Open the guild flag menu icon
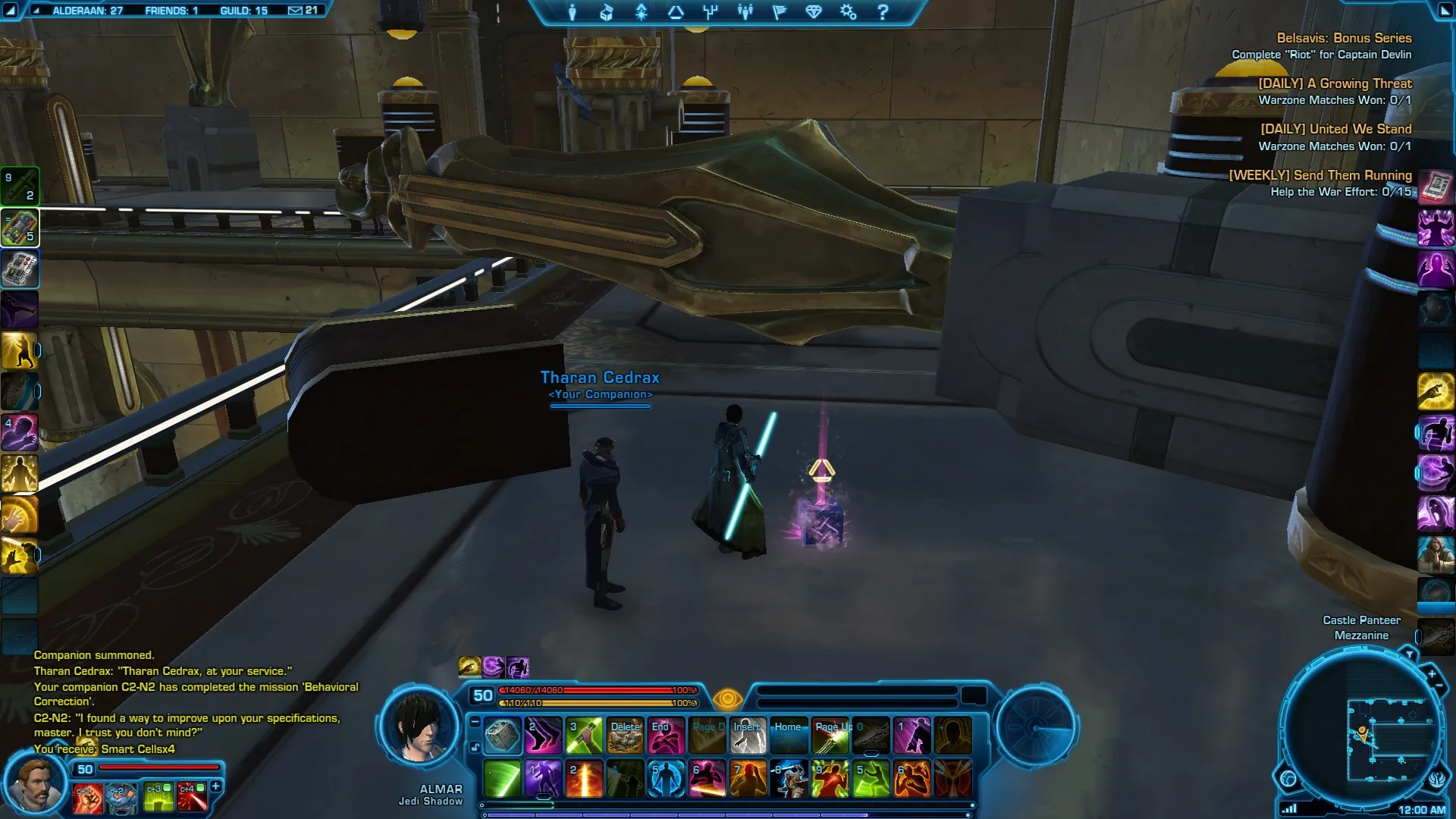This screenshot has width=1456, height=819. pyautogui.click(x=780, y=12)
